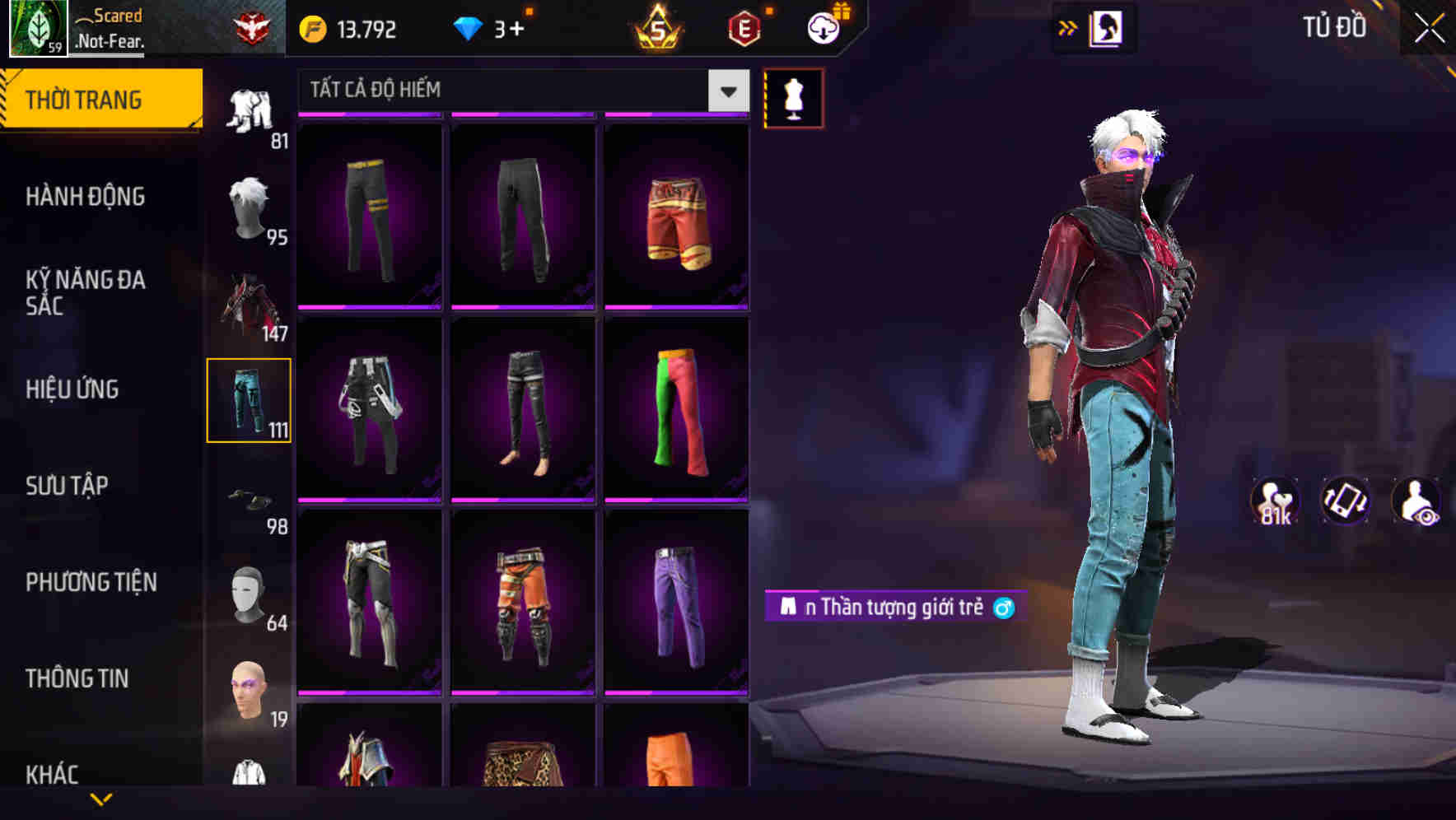Image resolution: width=1456 pixels, height=820 pixels.
Task: Open the cloud download gift icon
Action: click(820, 27)
